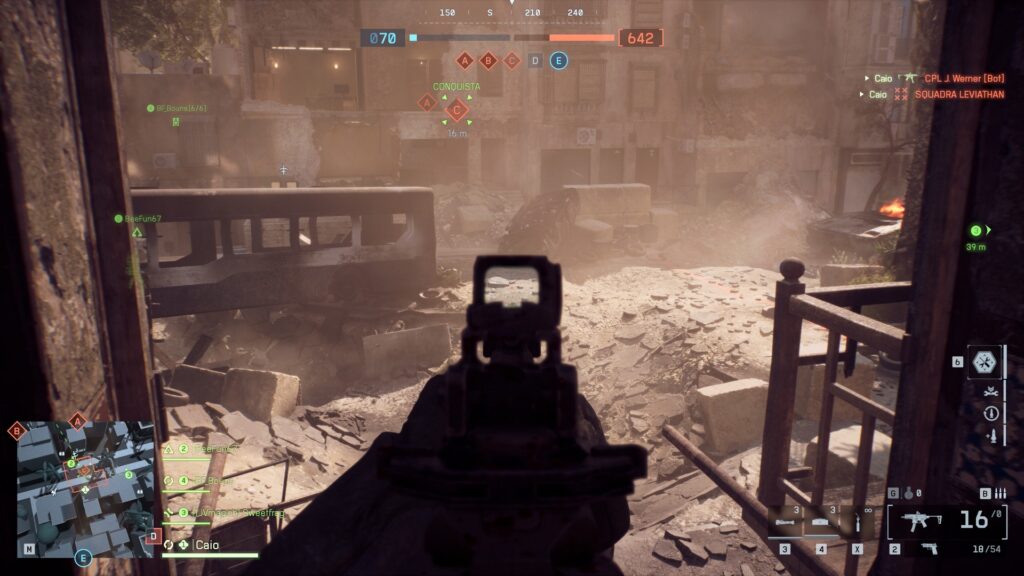Click the compass heading strip
1024x576 pixels.
[512, 13]
